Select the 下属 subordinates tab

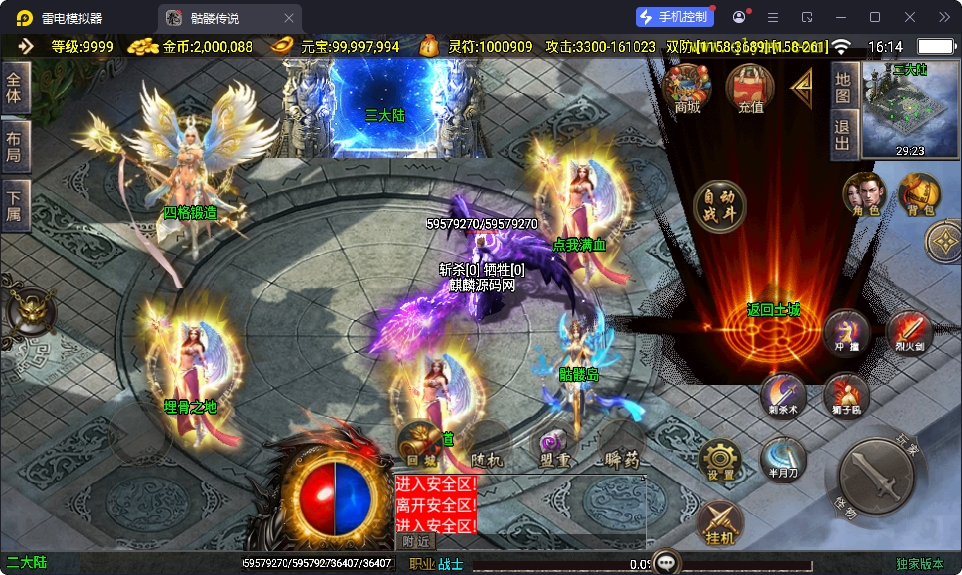point(14,206)
